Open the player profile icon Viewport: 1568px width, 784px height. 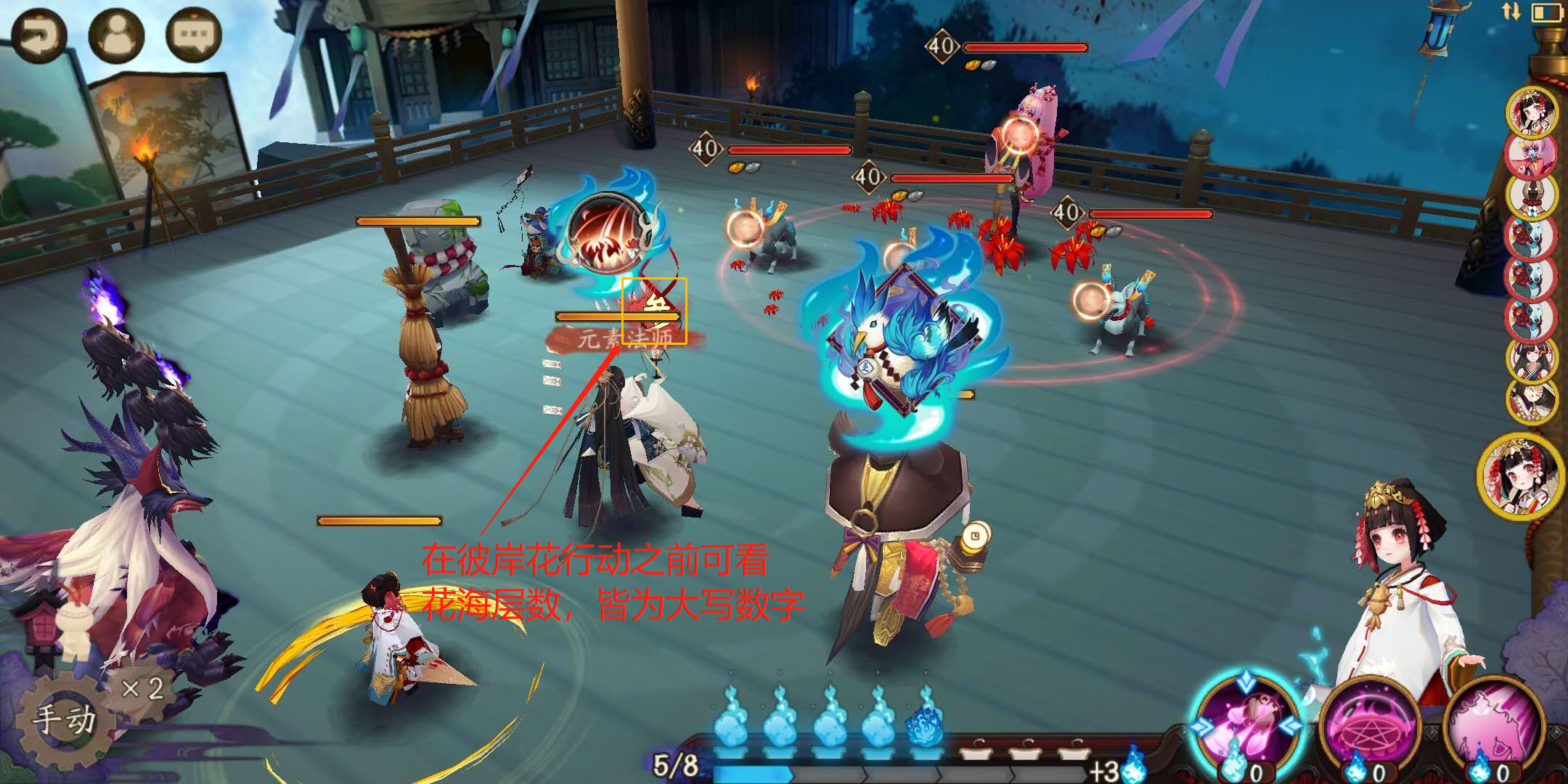click(116, 36)
